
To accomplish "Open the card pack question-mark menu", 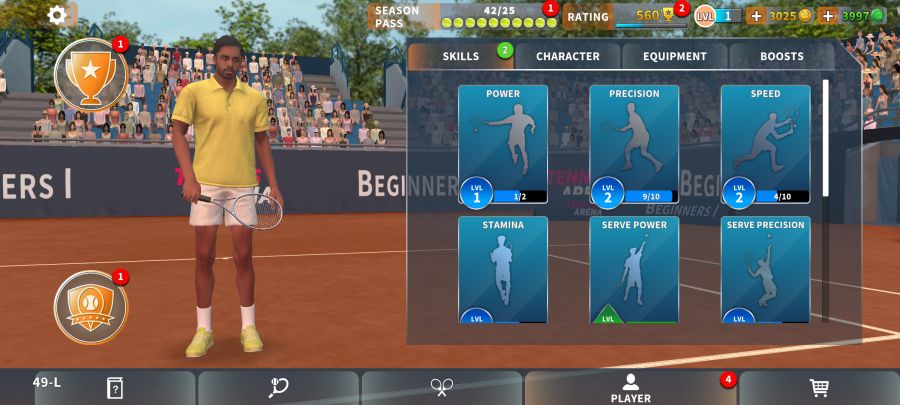I will click(x=115, y=388).
